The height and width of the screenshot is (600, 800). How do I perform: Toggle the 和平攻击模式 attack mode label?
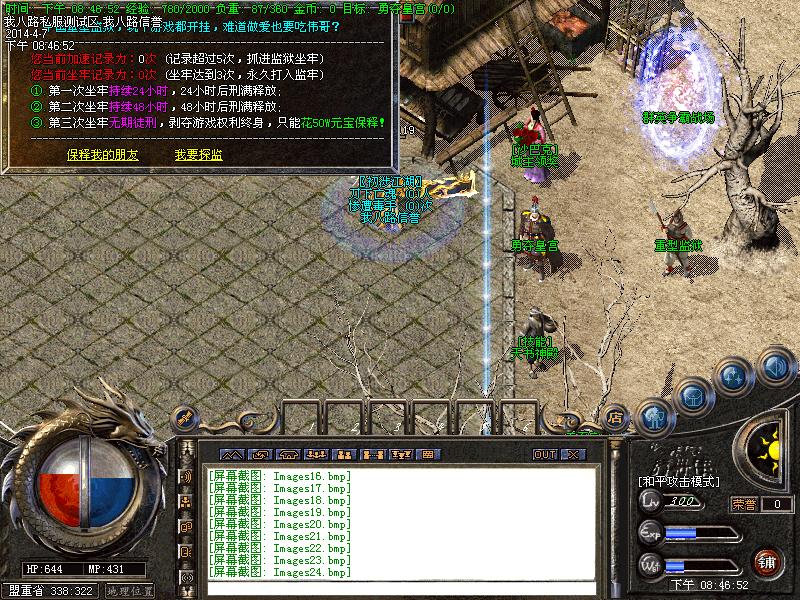click(x=680, y=481)
